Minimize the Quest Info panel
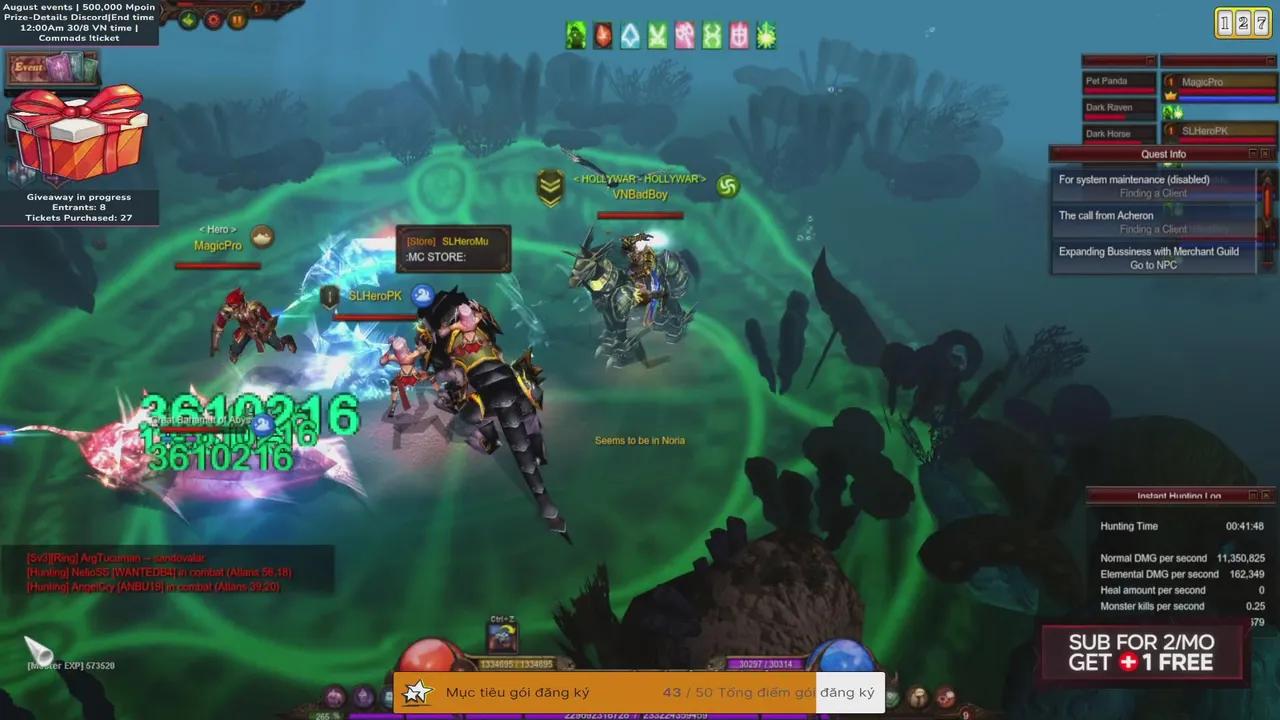1280x720 pixels. pyautogui.click(x=1252, y=153)
